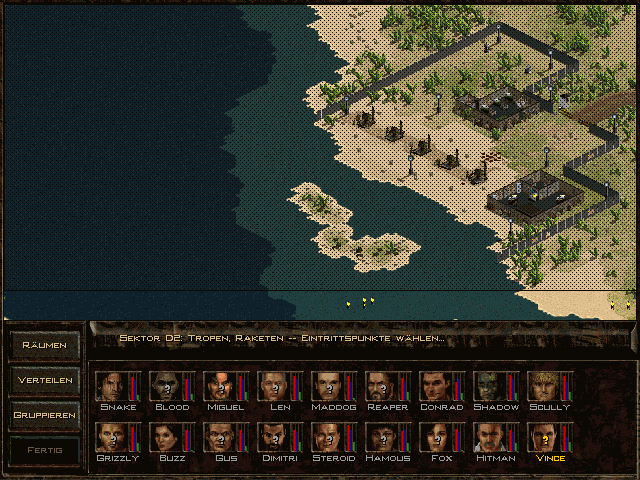This screenshot has width=640, height=480.
Task: Select Dimitri from the roster
Action: point(274,437)
